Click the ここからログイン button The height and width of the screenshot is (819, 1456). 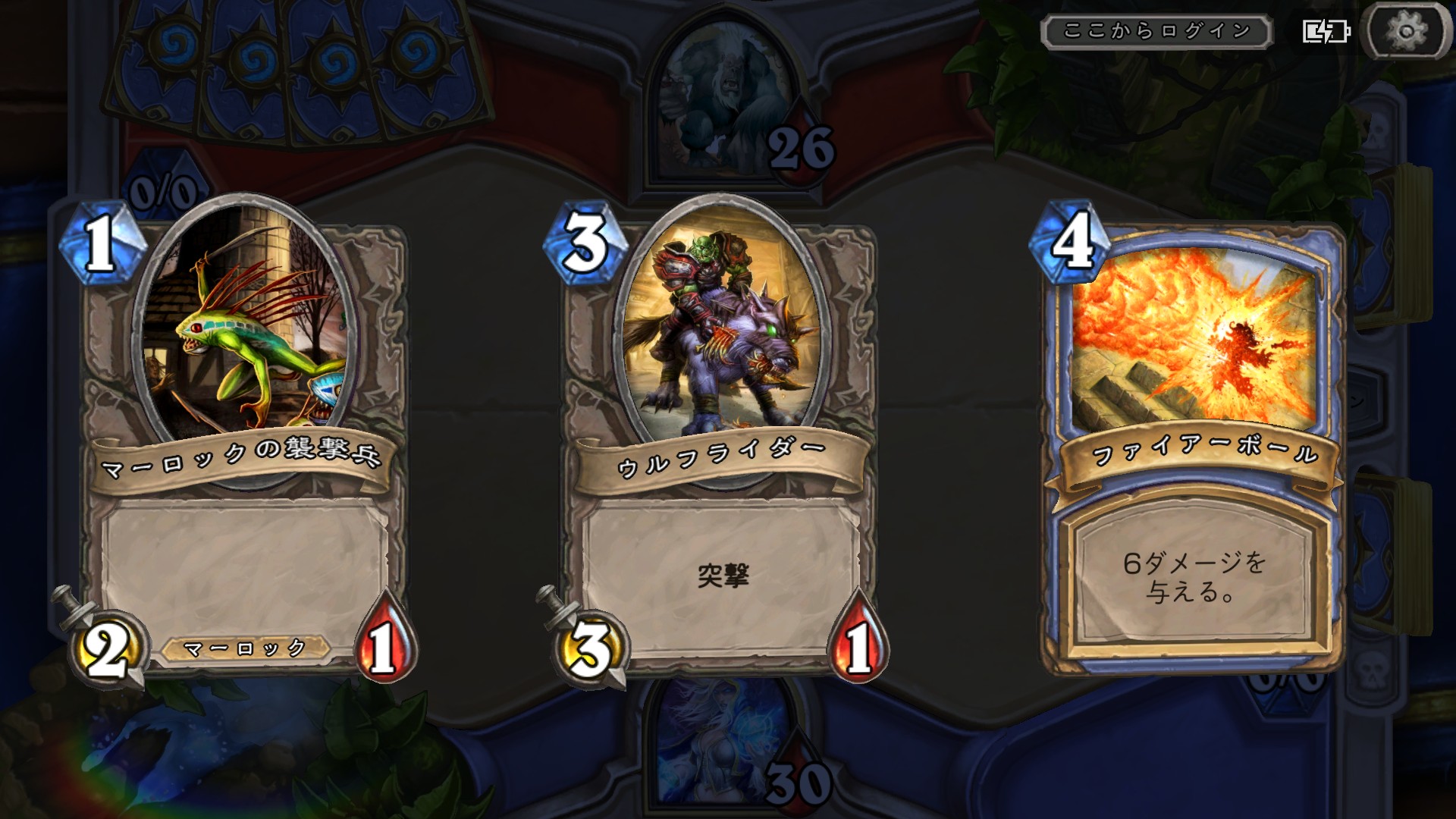tap(1156, 32)
